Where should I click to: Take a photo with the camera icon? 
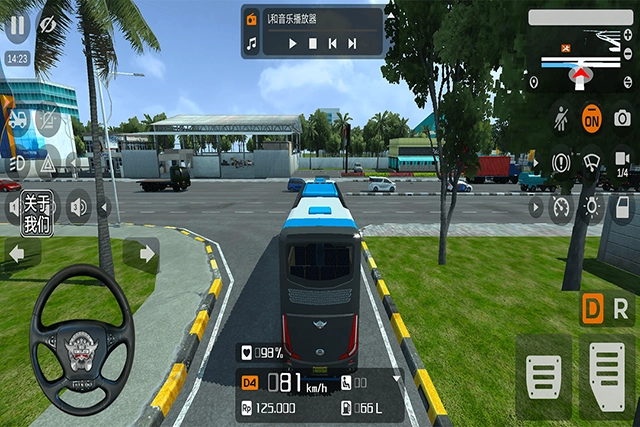622,118
